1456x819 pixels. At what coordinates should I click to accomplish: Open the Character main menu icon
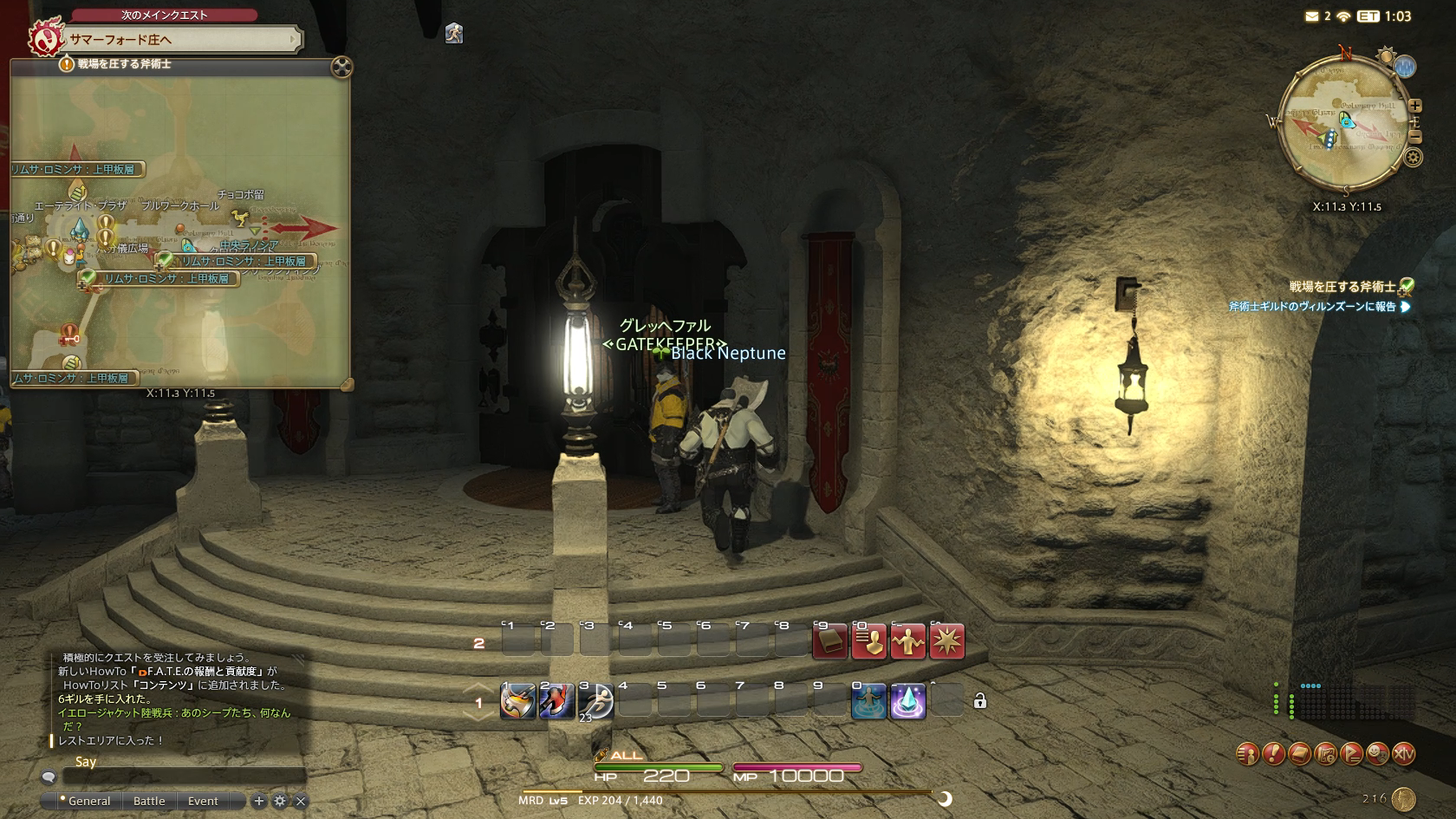[1247, 754]
